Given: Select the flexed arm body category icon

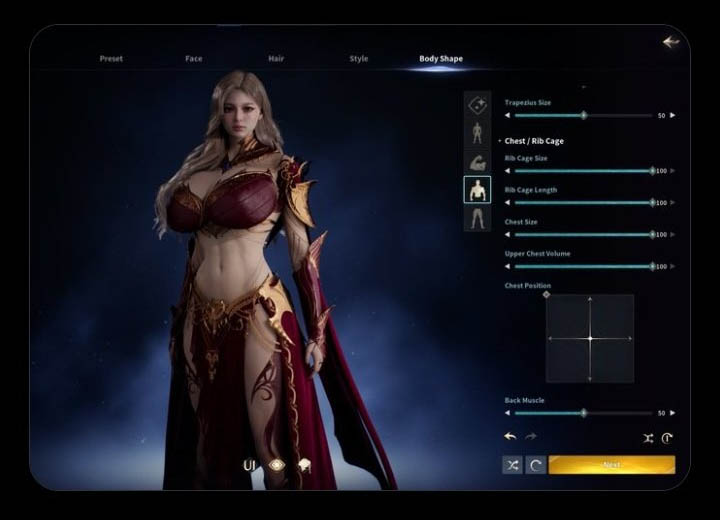Looking at the screenshot, I should click(477, 161).
